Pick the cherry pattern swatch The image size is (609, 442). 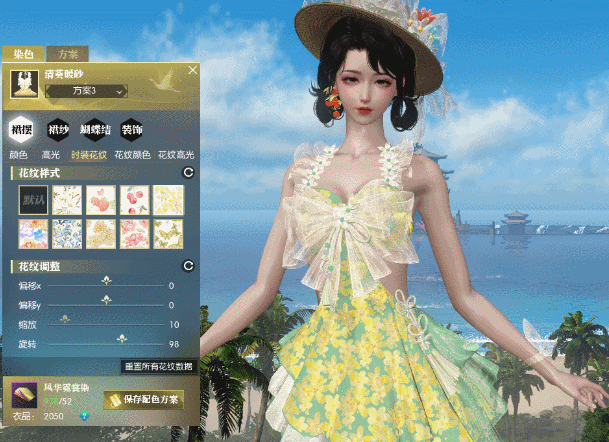[x=135, y=201]
